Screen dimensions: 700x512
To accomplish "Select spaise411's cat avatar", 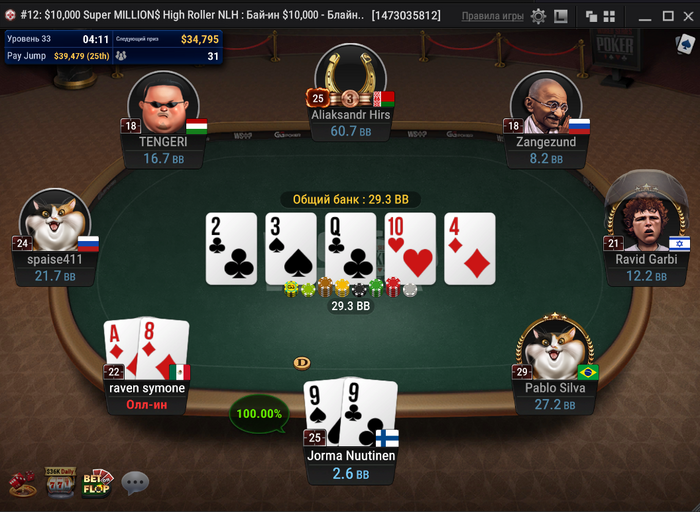I will click(x=56, y=222).
